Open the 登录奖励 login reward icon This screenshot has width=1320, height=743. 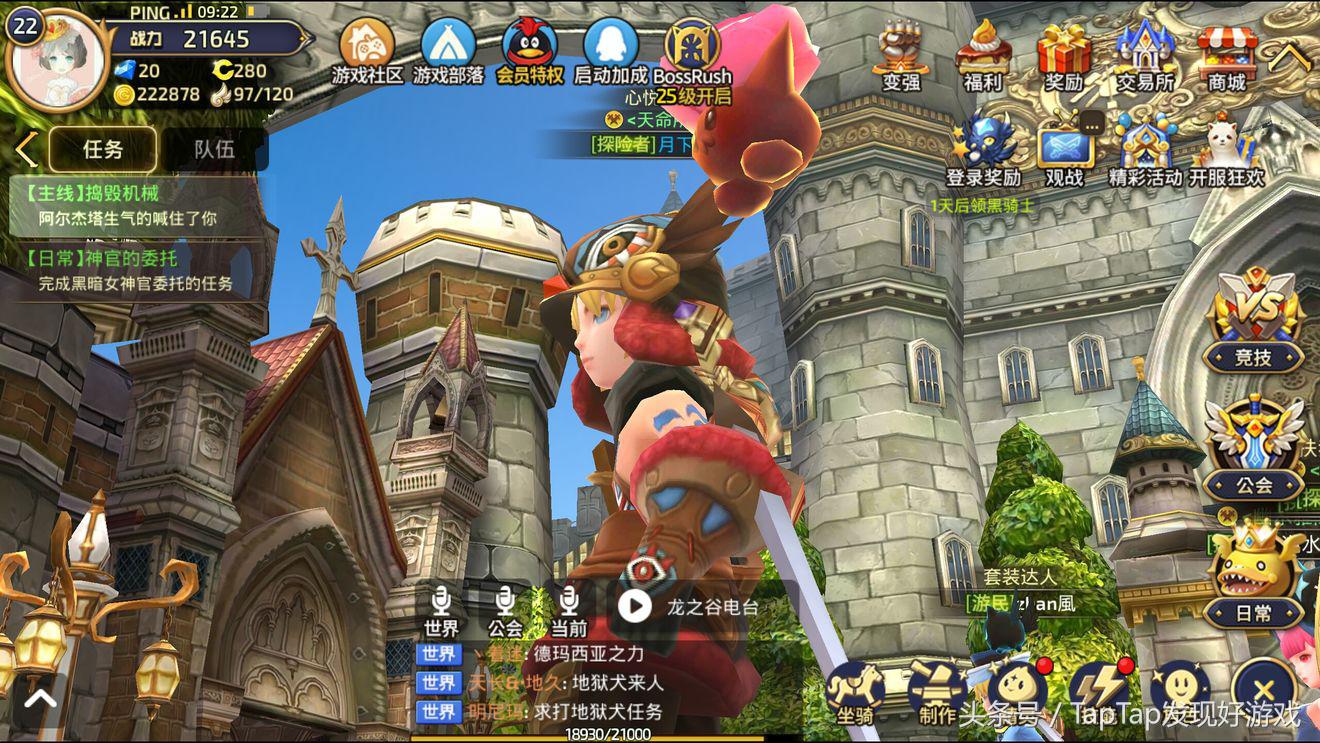[x=983, y=148]
